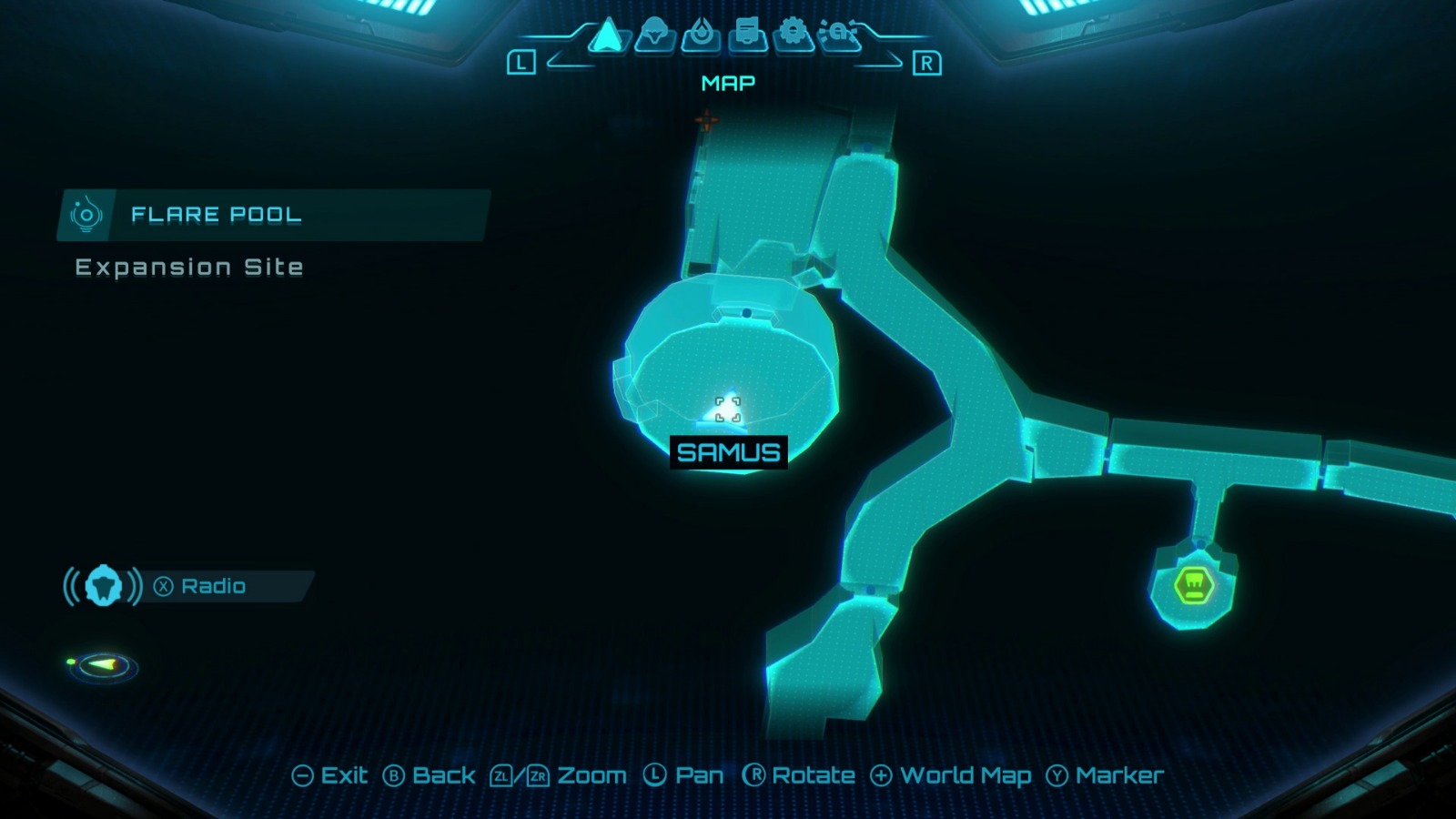Viewport: 1456px width, 819px height.
Task: Click the Chozo head radio icon
Action: click(103, 586)
